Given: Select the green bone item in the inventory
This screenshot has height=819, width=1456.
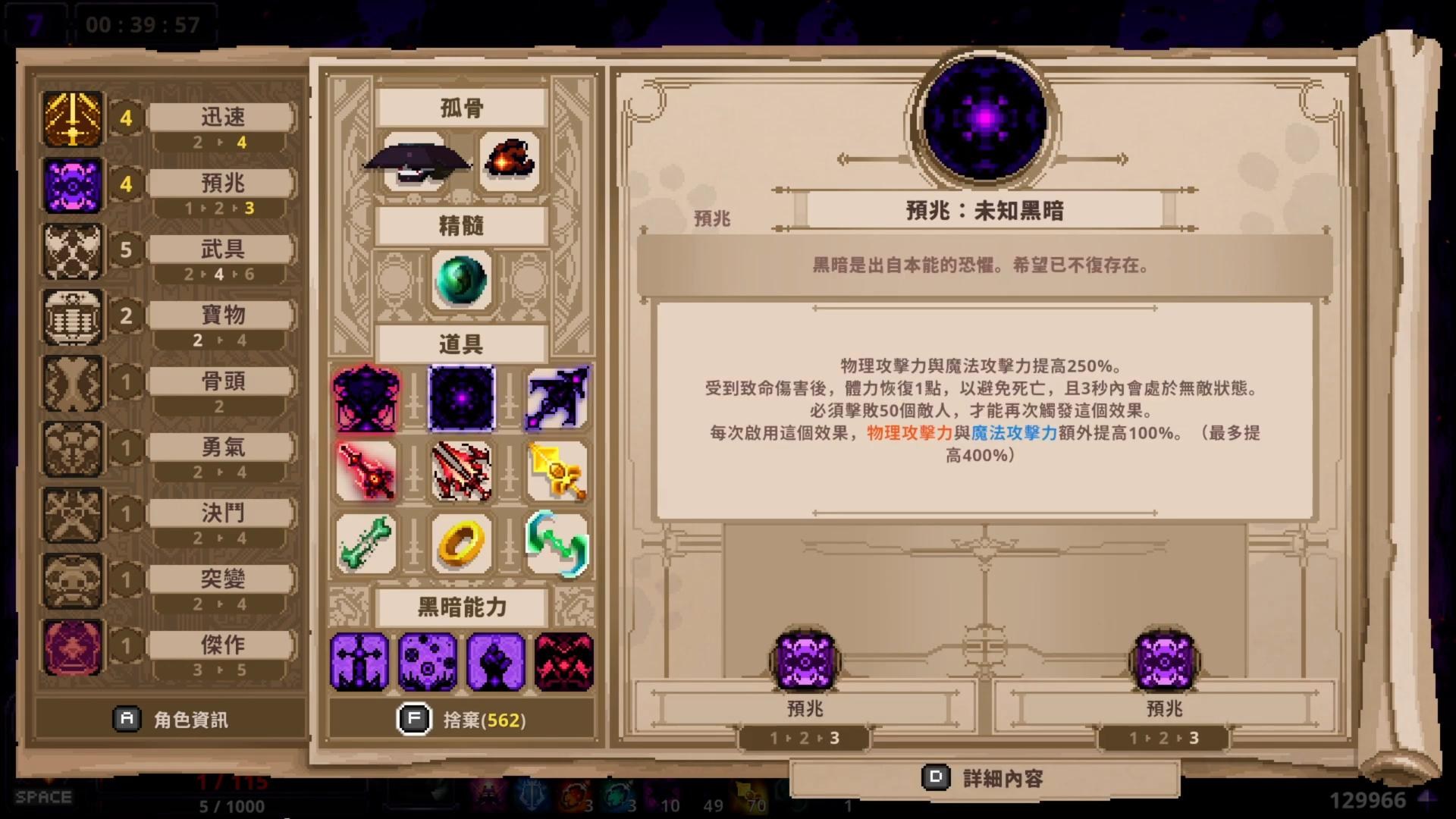Looking at the screenshot, I should (367, 543).
